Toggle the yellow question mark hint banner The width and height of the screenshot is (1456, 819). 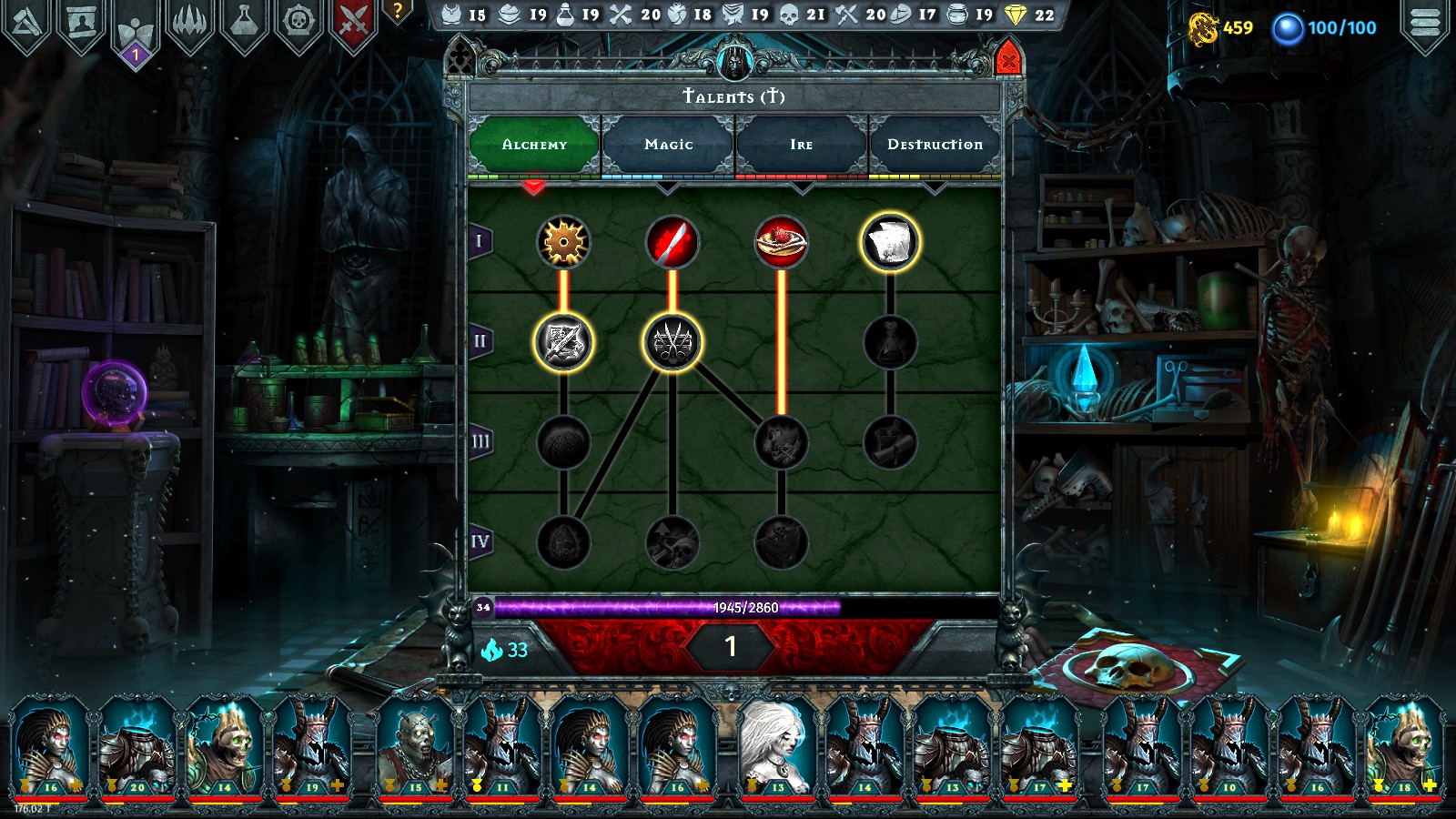click(398, 13)
